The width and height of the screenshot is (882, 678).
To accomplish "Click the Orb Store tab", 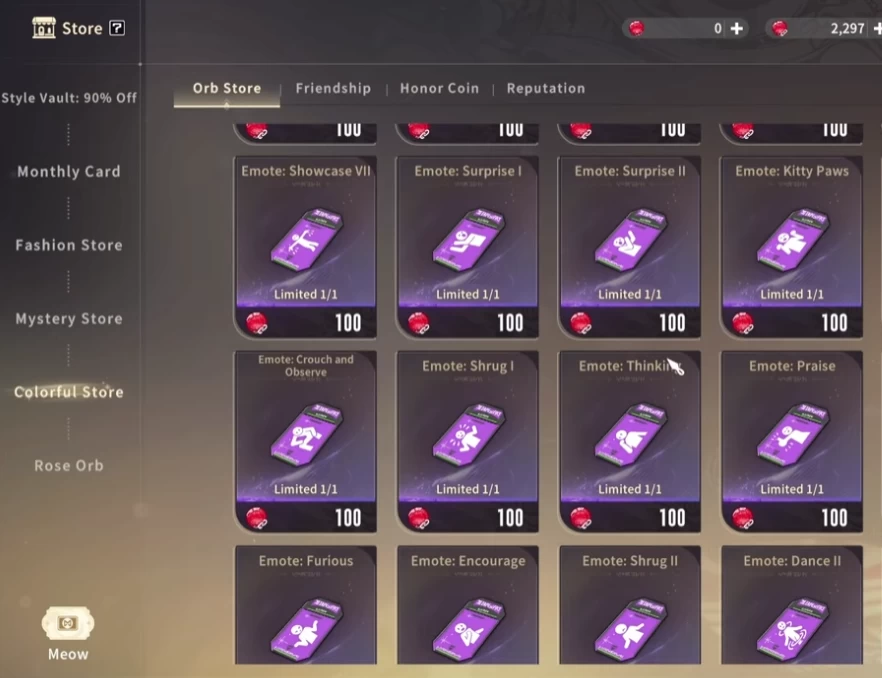I will click(227, 88).
